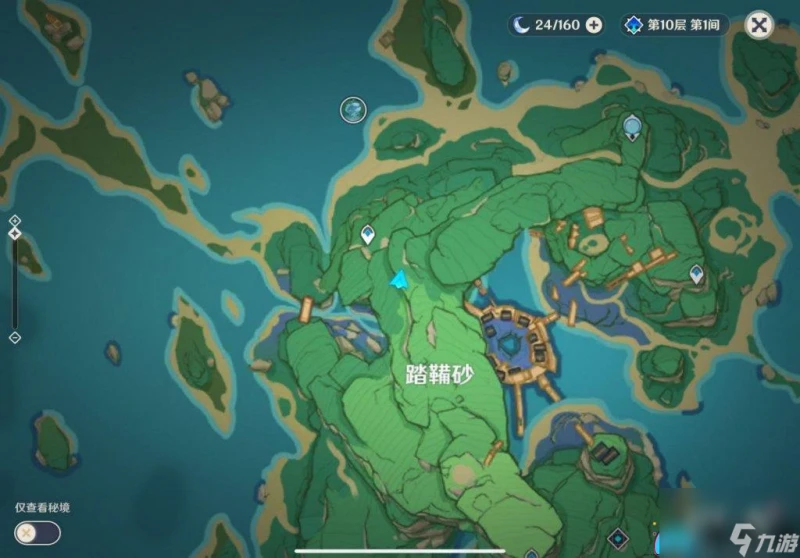This screenshot has width=800, height=558.
Task: Select the circled domain marker in the water
Action: click(x=352, y=109)
